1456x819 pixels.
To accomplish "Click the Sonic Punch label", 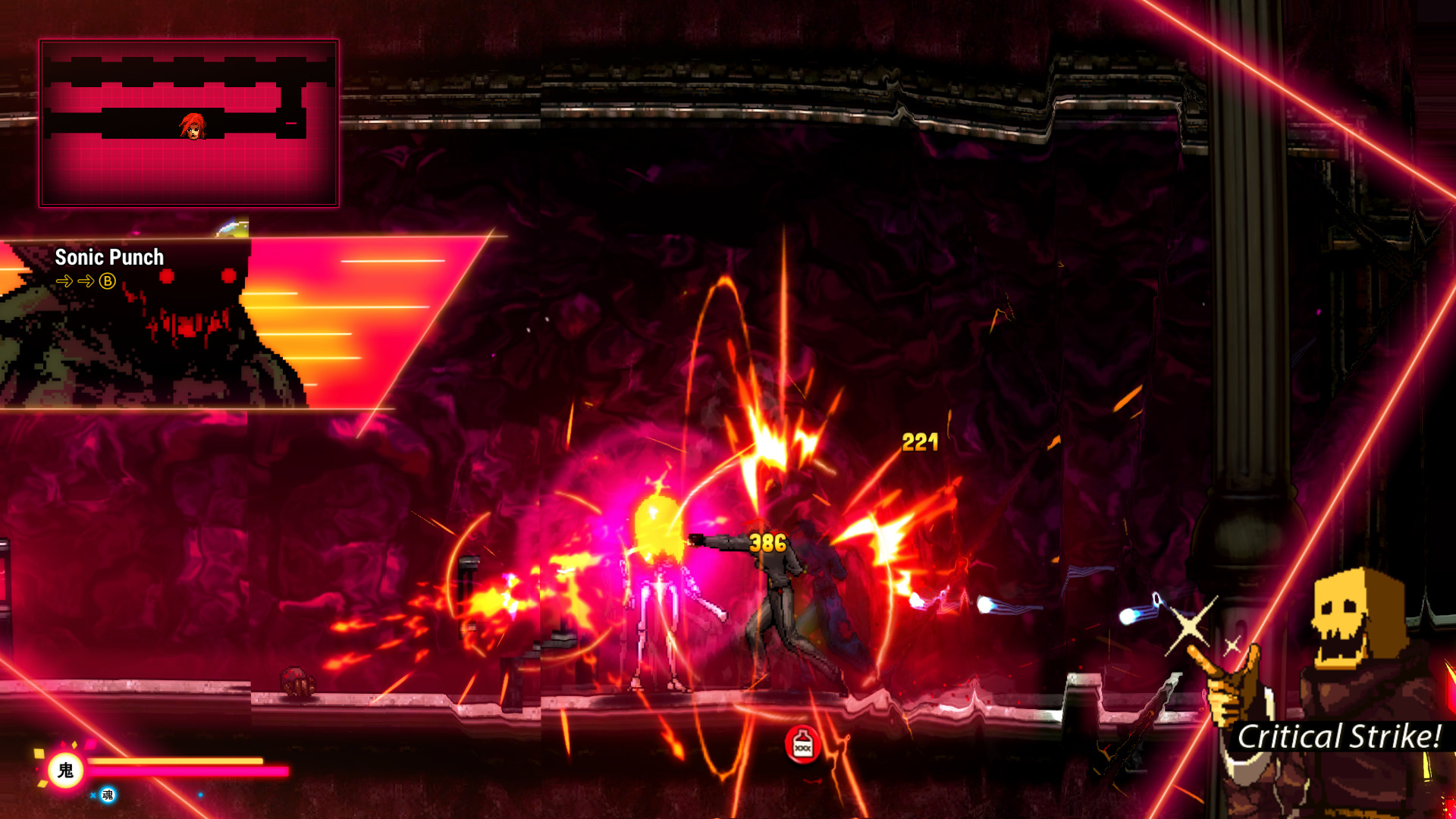I will click(108, 258).
